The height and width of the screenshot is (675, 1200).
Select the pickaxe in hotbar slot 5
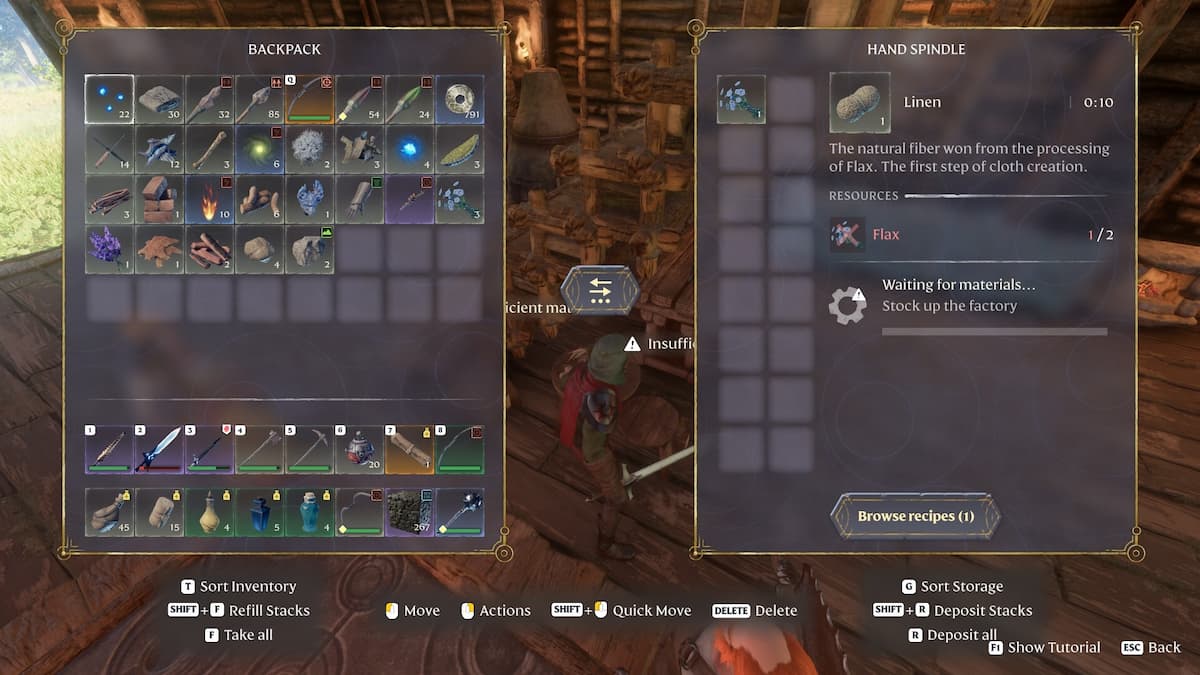point(310,449)
